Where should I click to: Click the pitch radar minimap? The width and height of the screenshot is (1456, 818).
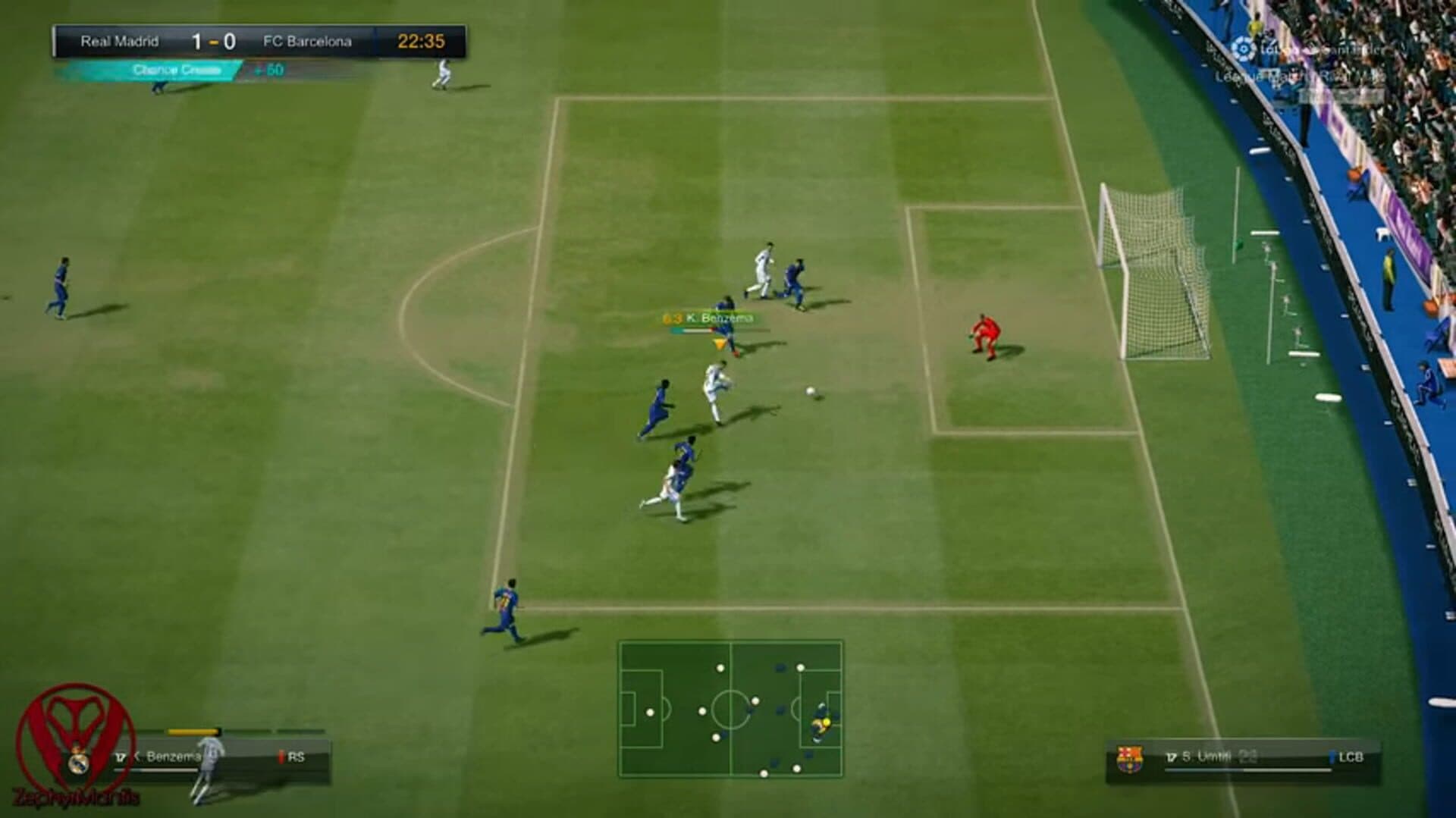730,709
